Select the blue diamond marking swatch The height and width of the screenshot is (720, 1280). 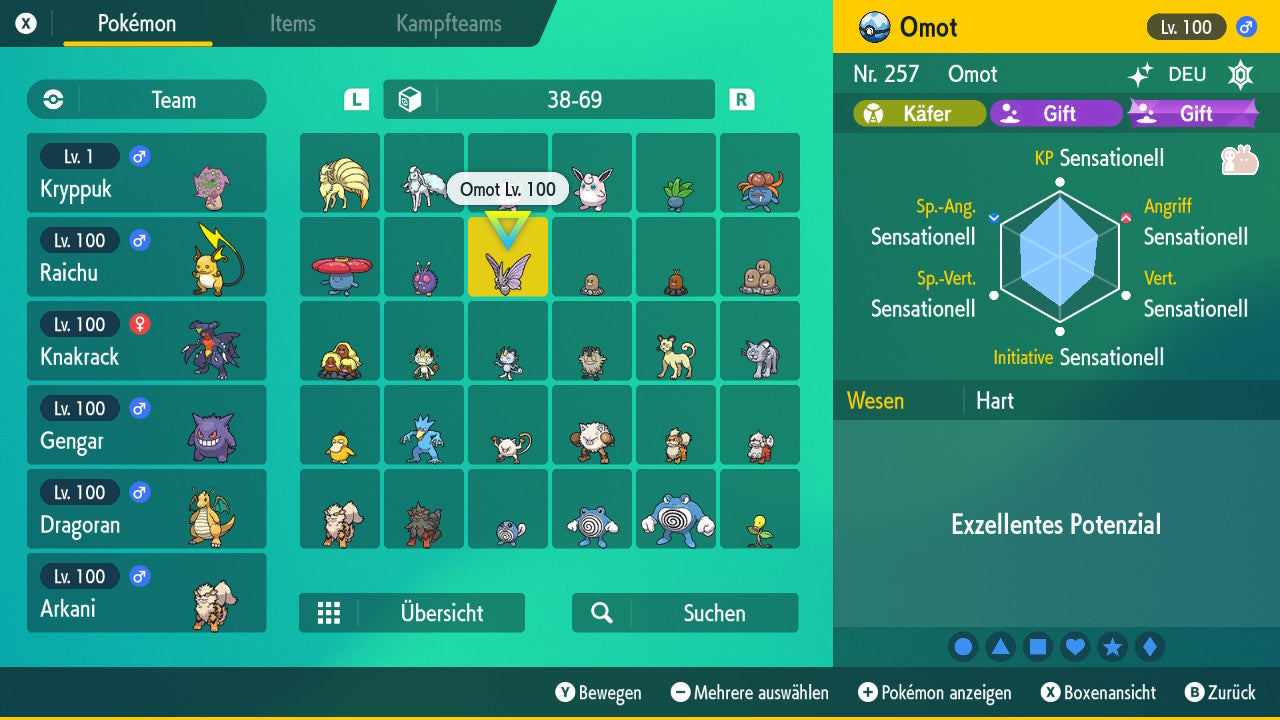tap(1150, 646)
